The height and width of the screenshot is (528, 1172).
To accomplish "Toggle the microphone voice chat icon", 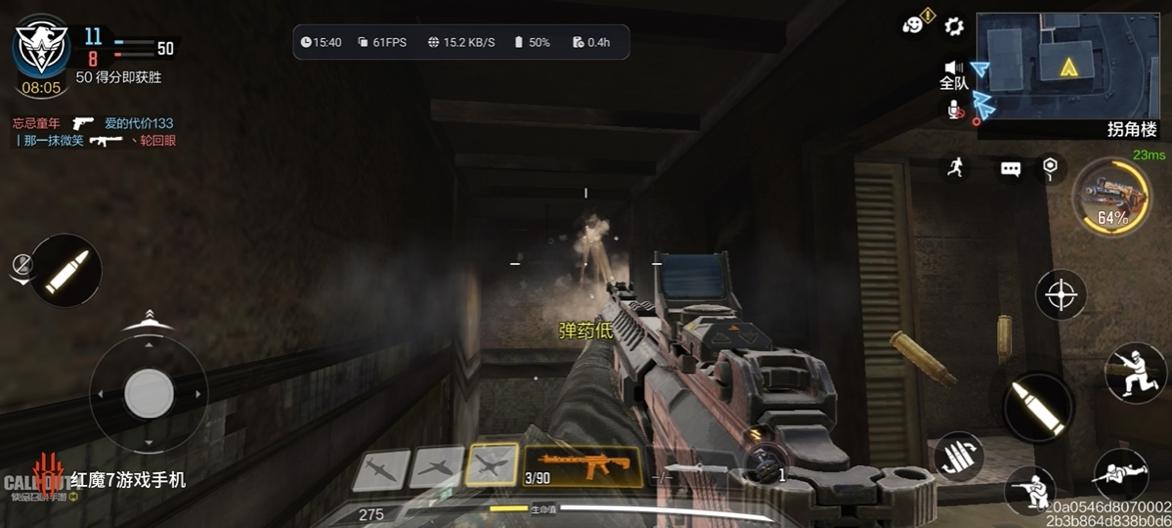I will 954,108.
